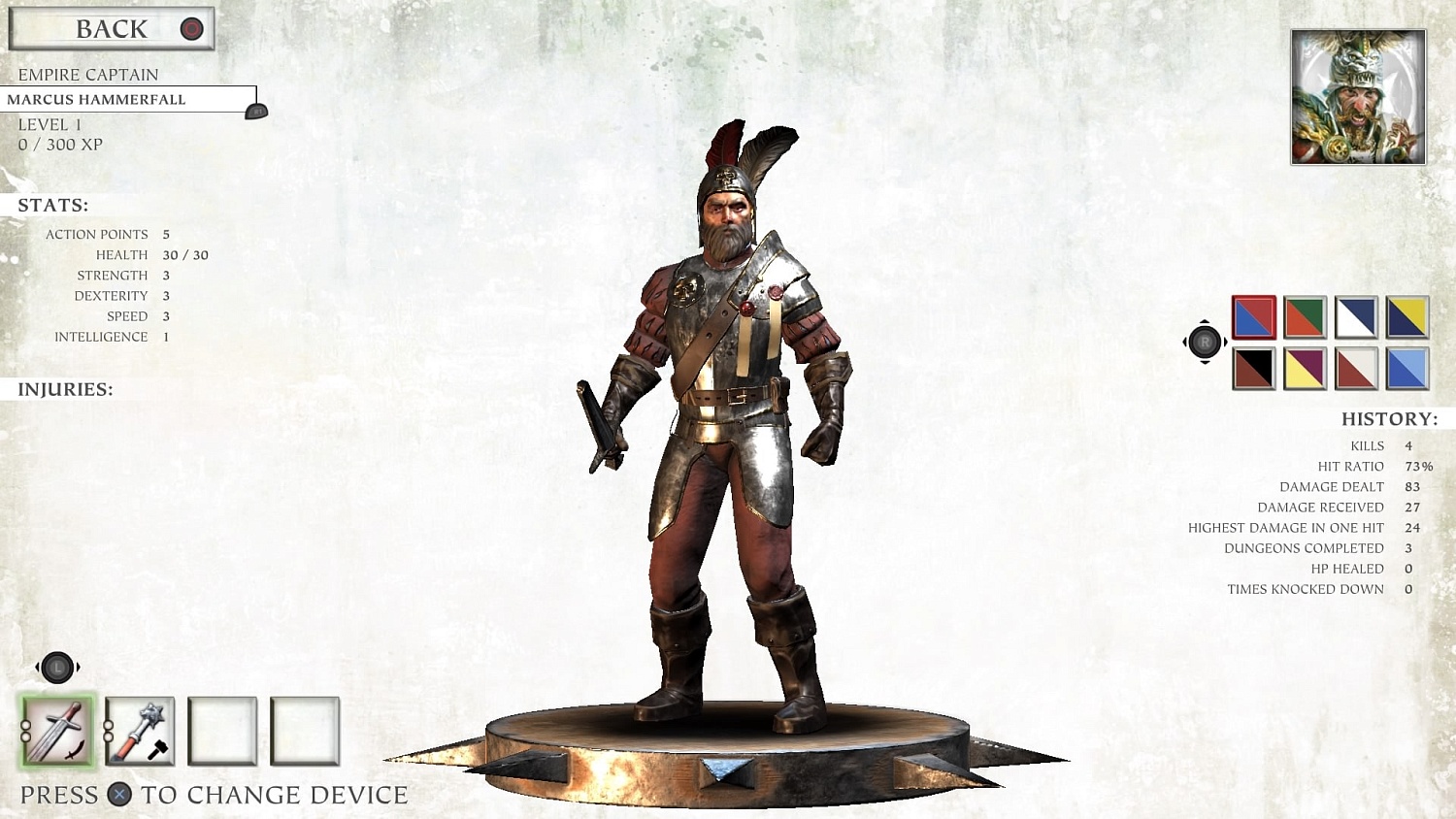This screenshot has width=1456, height=819.
Task: Click the R stick indicator icon
Action: pyautogui.click(x=1206, y=342)
